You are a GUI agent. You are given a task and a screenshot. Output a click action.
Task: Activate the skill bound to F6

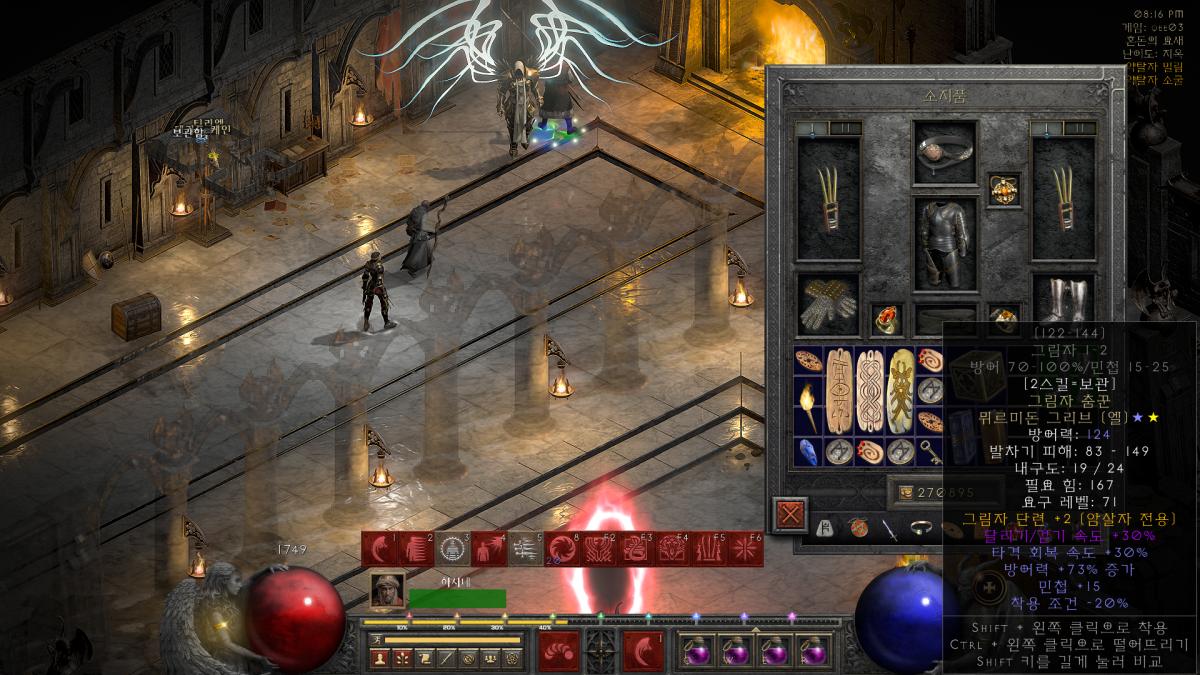[x=745, y=549]
